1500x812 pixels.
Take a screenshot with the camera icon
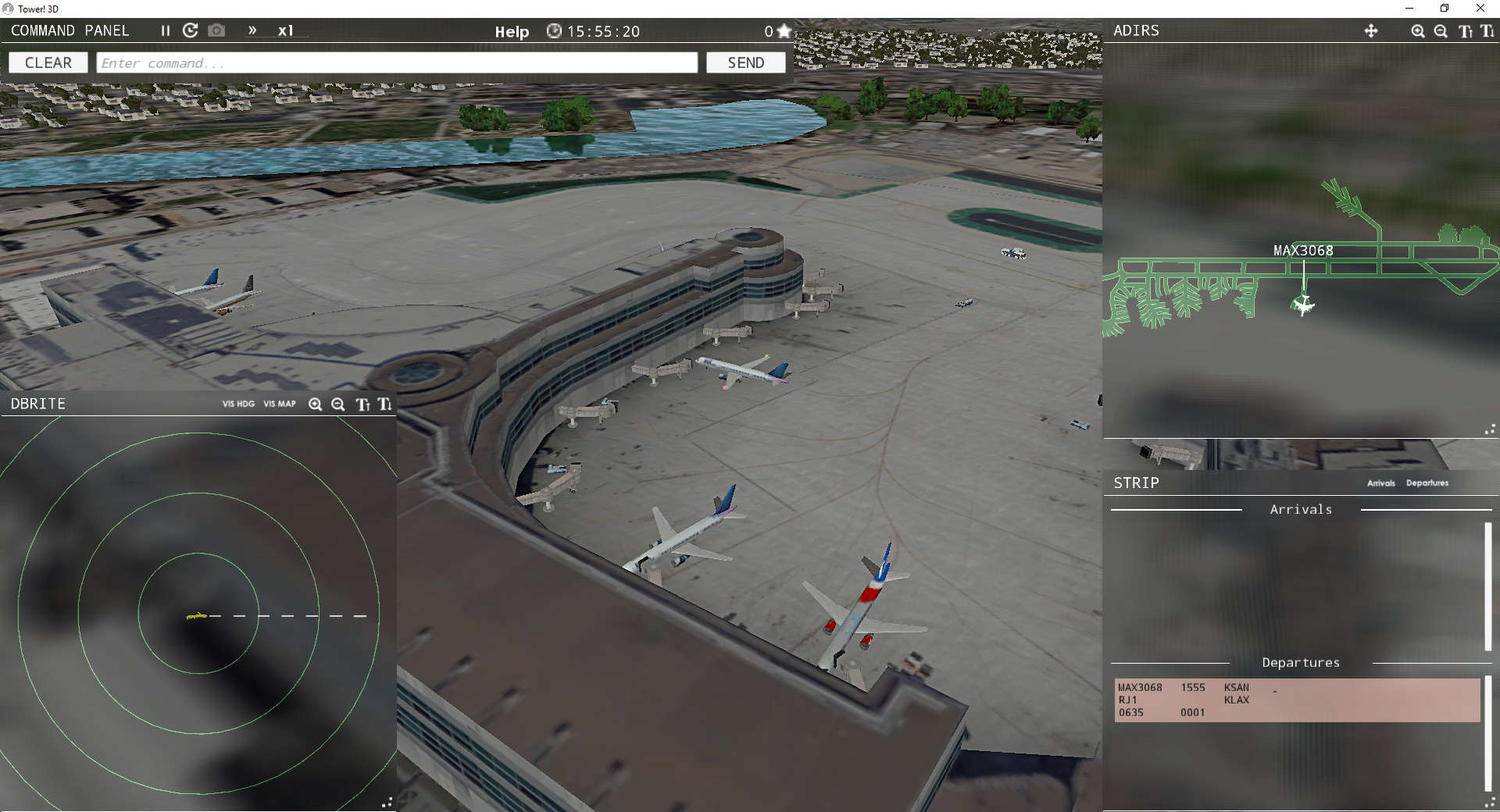(216, 31)
